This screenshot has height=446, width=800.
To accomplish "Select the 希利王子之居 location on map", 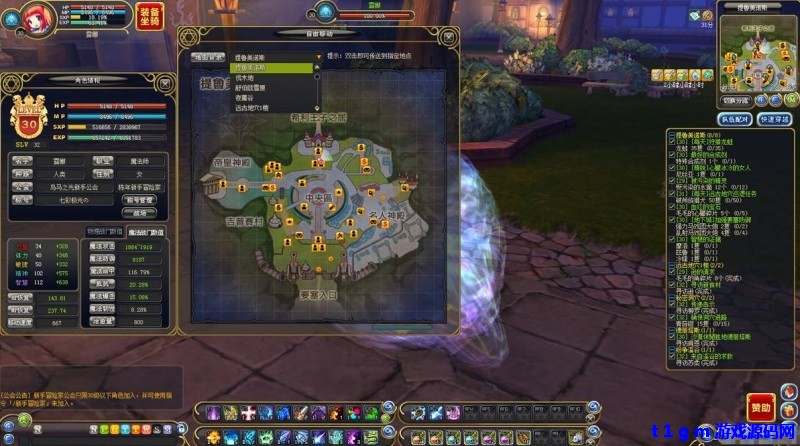I will point(317,118).
